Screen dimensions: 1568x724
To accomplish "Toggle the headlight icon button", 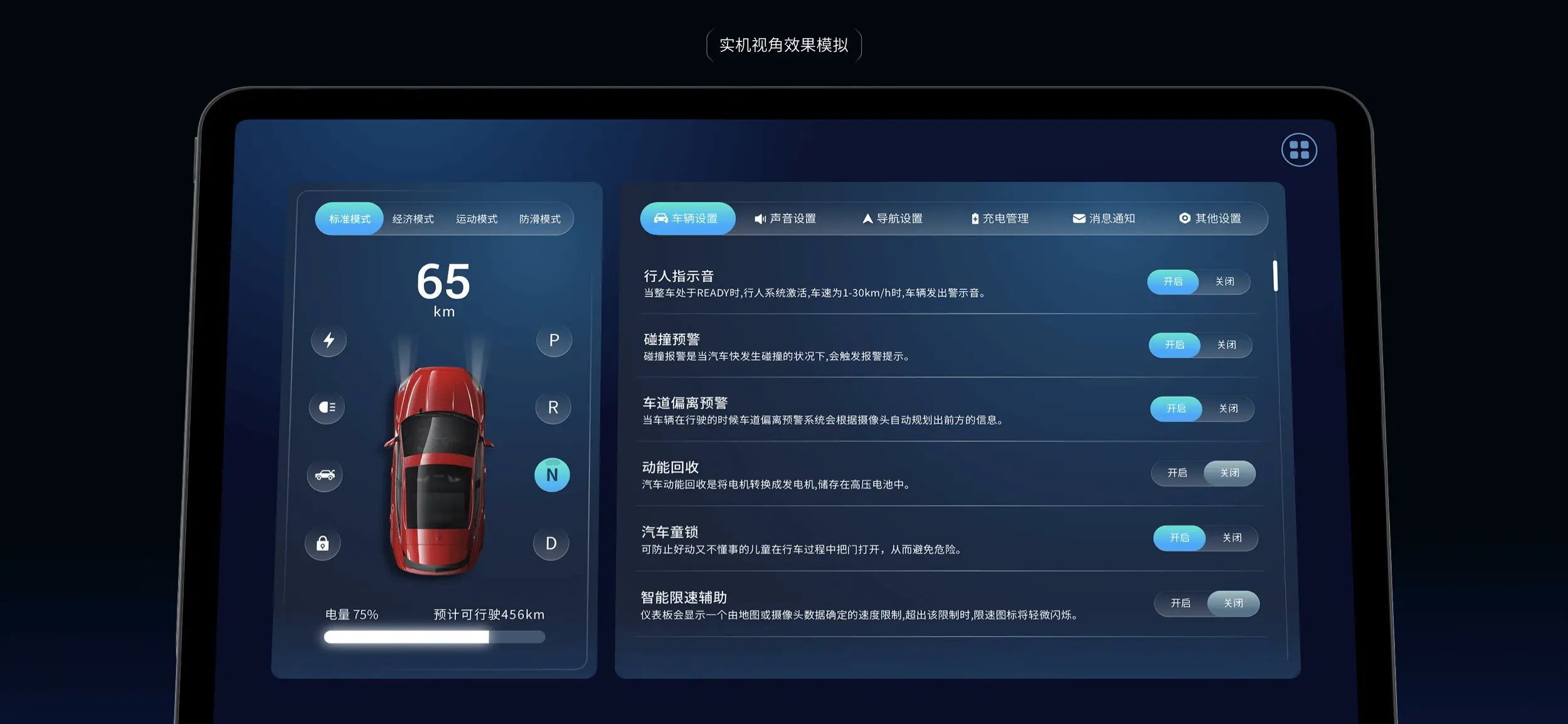I will tap(327, 408).
